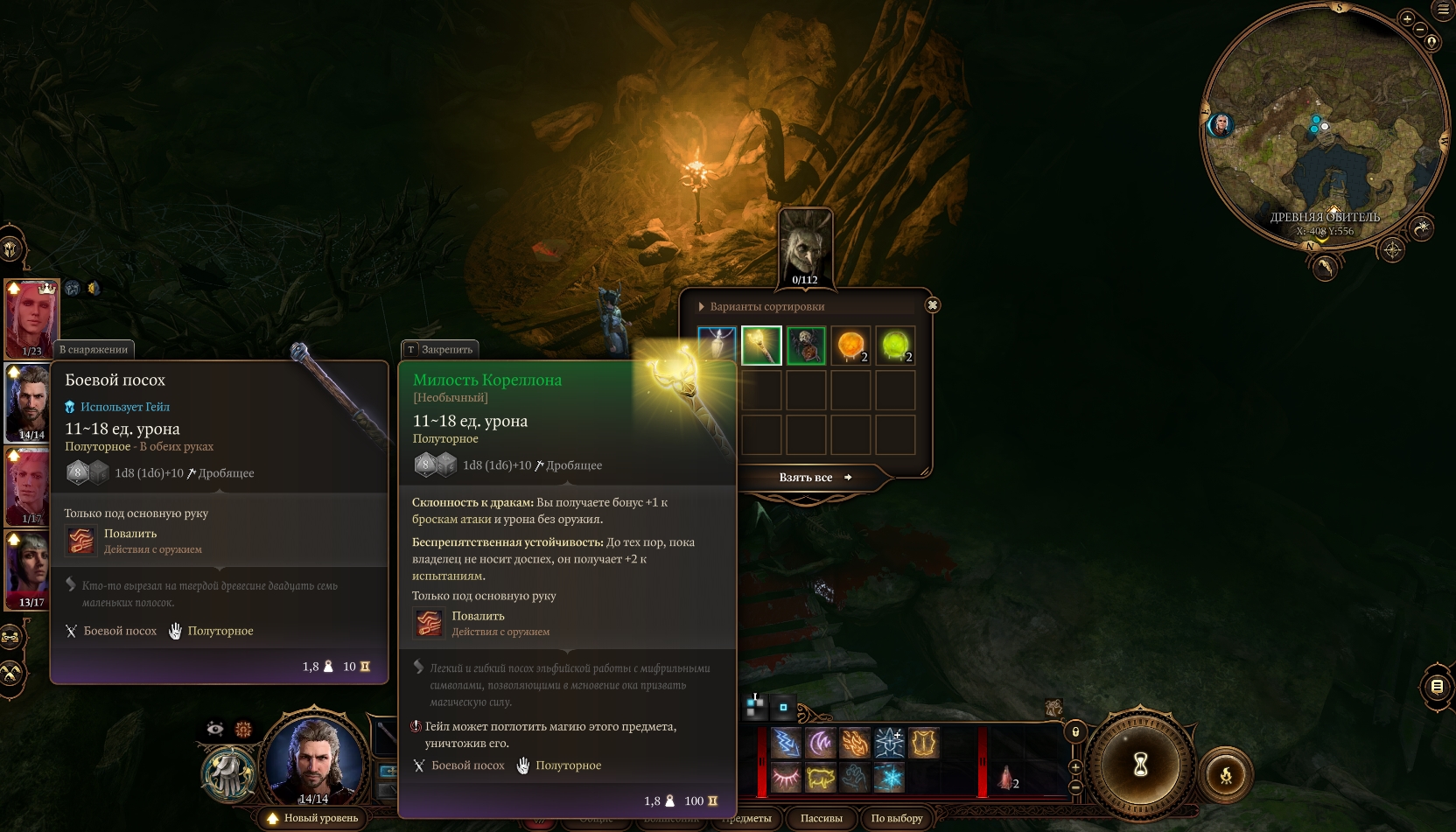
Task: Switch hotbar to the "По выбору" tab
Action: point(896,818)
